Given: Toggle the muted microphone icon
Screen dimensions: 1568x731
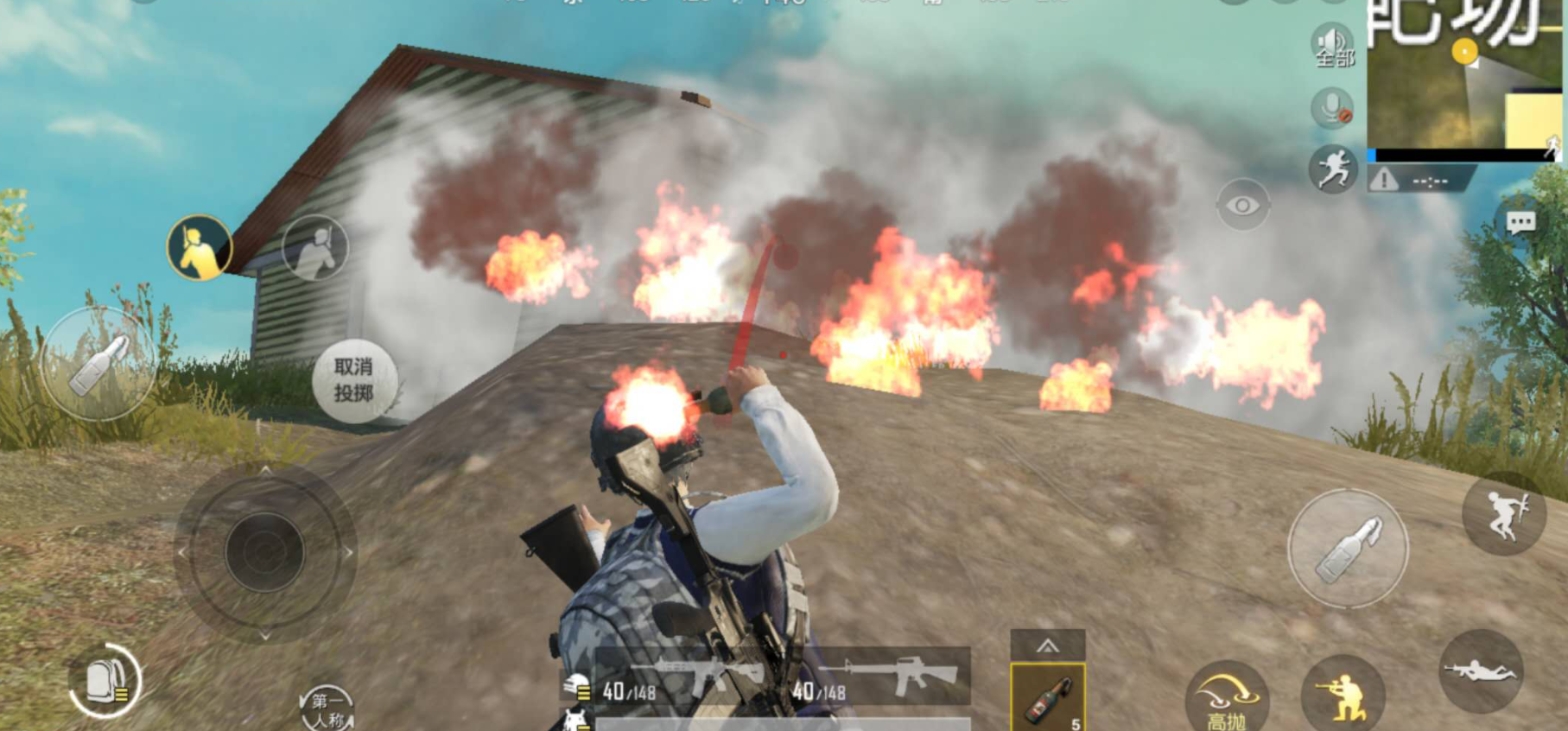Looking at the screenshot, I should tap(1332, 109).
